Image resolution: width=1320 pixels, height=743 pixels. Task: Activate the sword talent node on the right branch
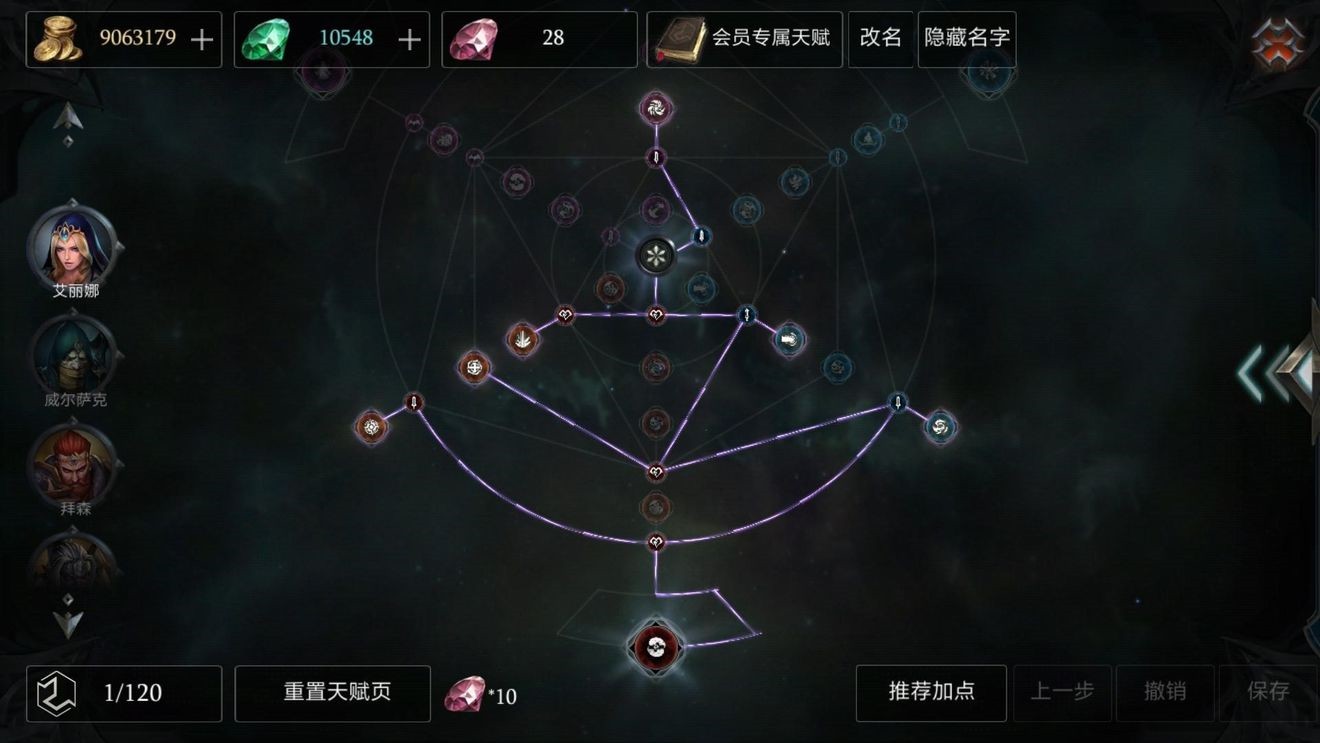(x=897, y=402)
